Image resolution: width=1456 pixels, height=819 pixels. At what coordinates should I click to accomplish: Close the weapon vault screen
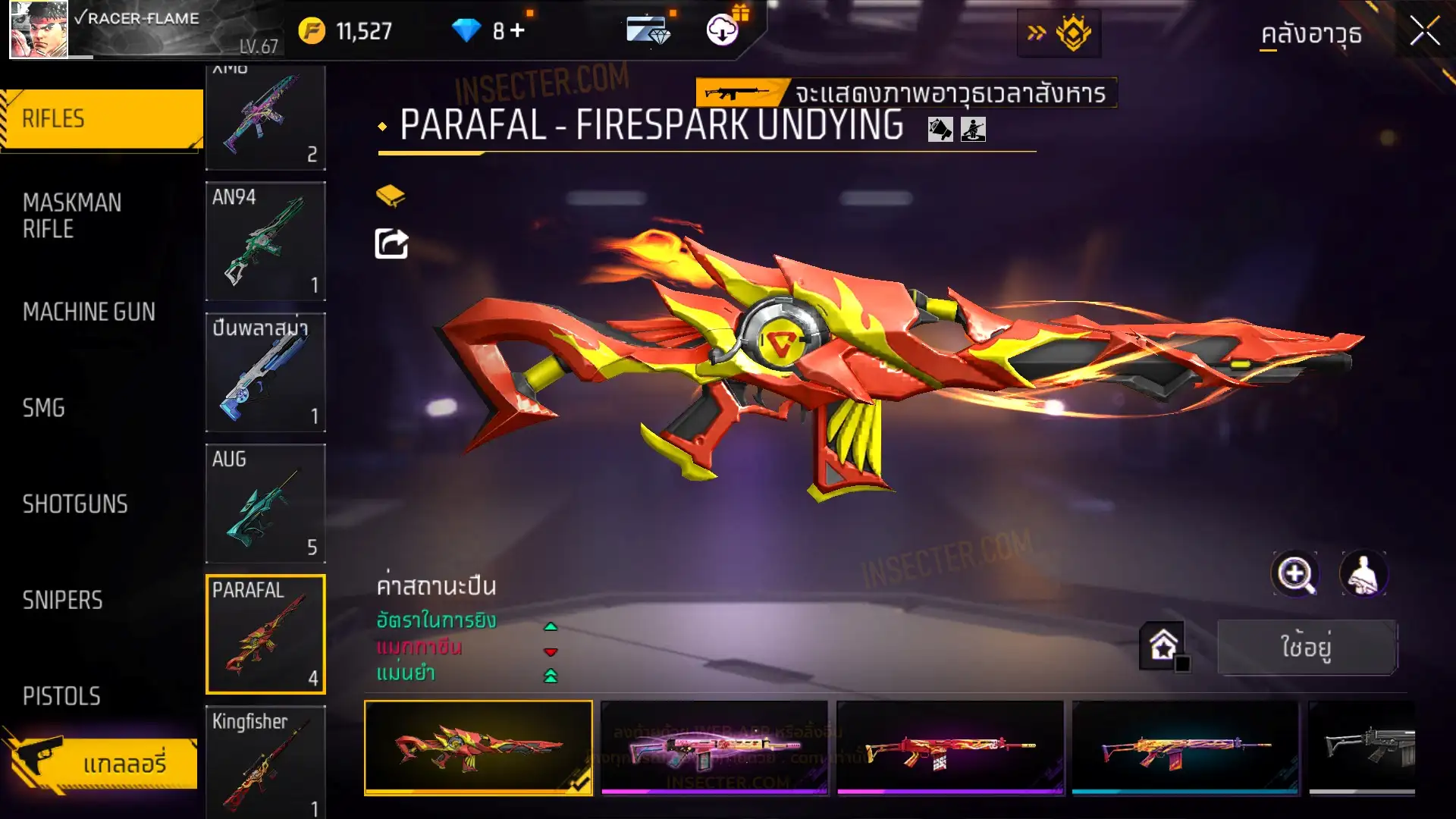point(1424,32)
